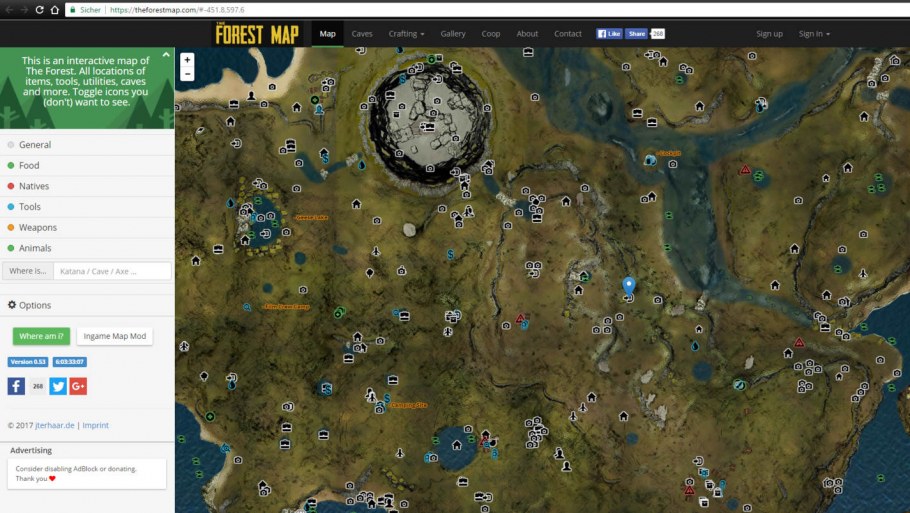910x513 pixels.
Task: Open the Gallery page
Action: (453, 34)
